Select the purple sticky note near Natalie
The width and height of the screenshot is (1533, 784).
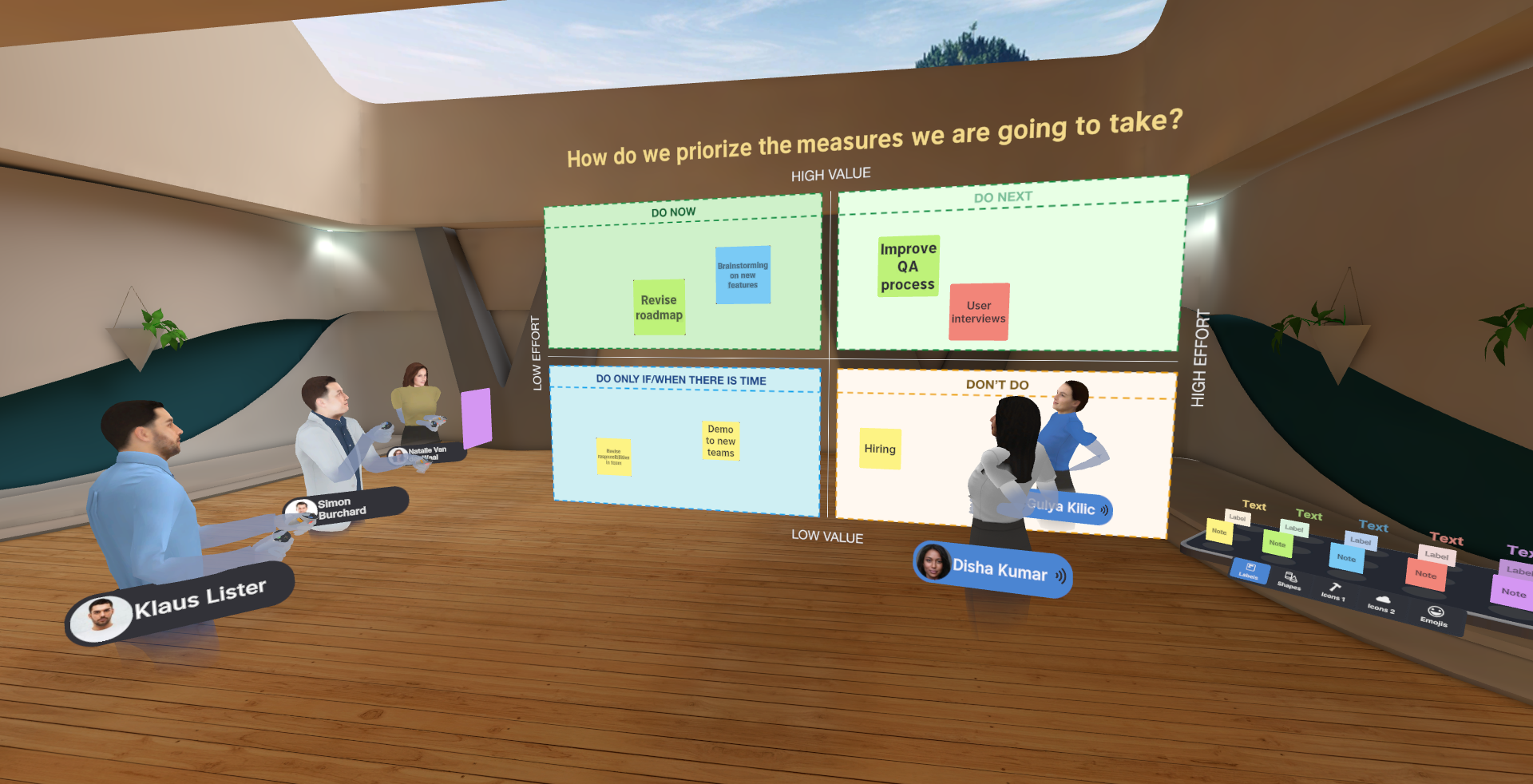click(x=477, y=416)
